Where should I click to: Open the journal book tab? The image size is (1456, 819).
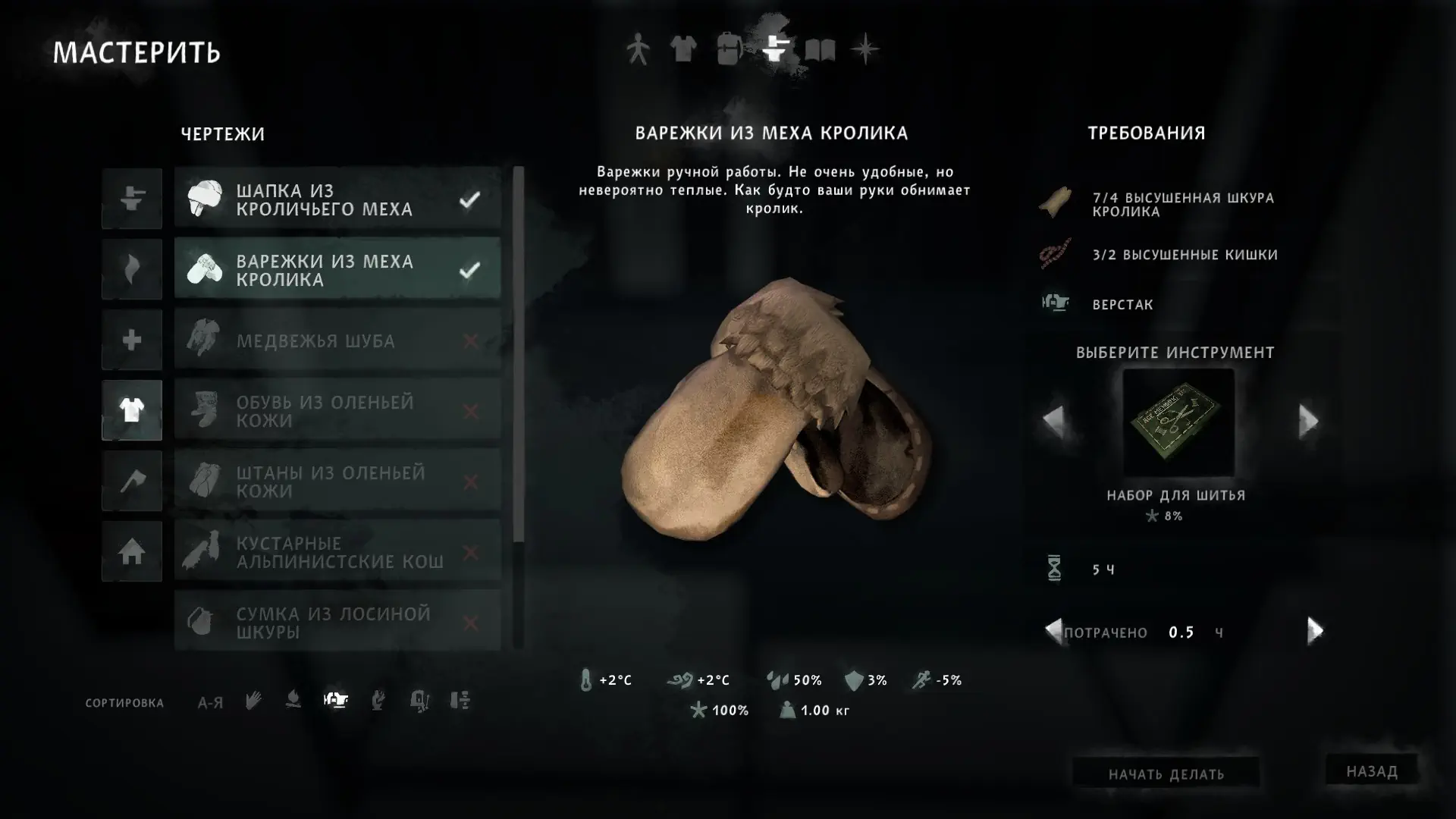(820, 50)
